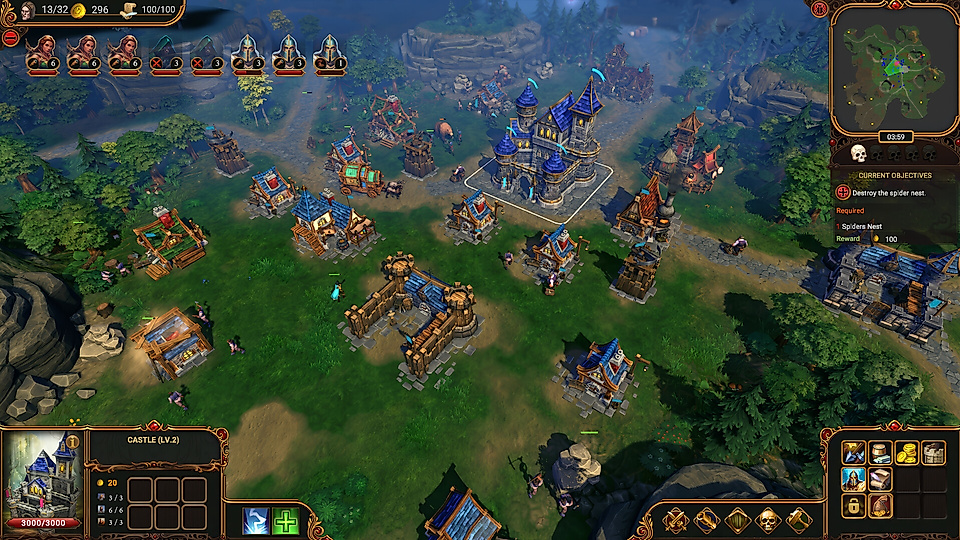
Task: Click the castle info button on portrait
Action: tap(72, 441)
